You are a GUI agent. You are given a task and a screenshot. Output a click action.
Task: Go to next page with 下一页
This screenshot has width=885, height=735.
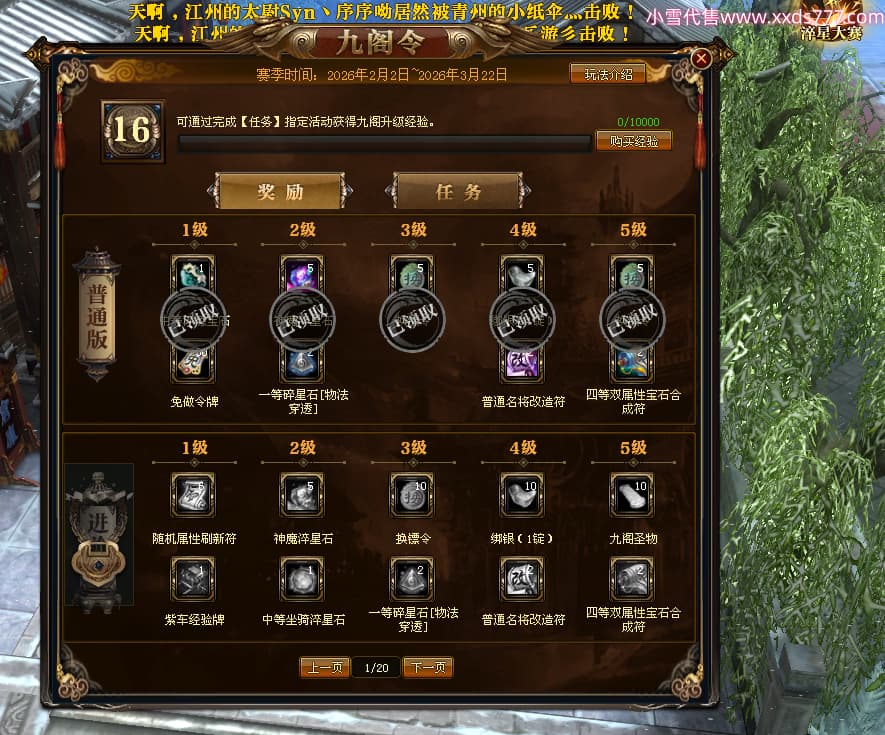[x=428, y=667]
